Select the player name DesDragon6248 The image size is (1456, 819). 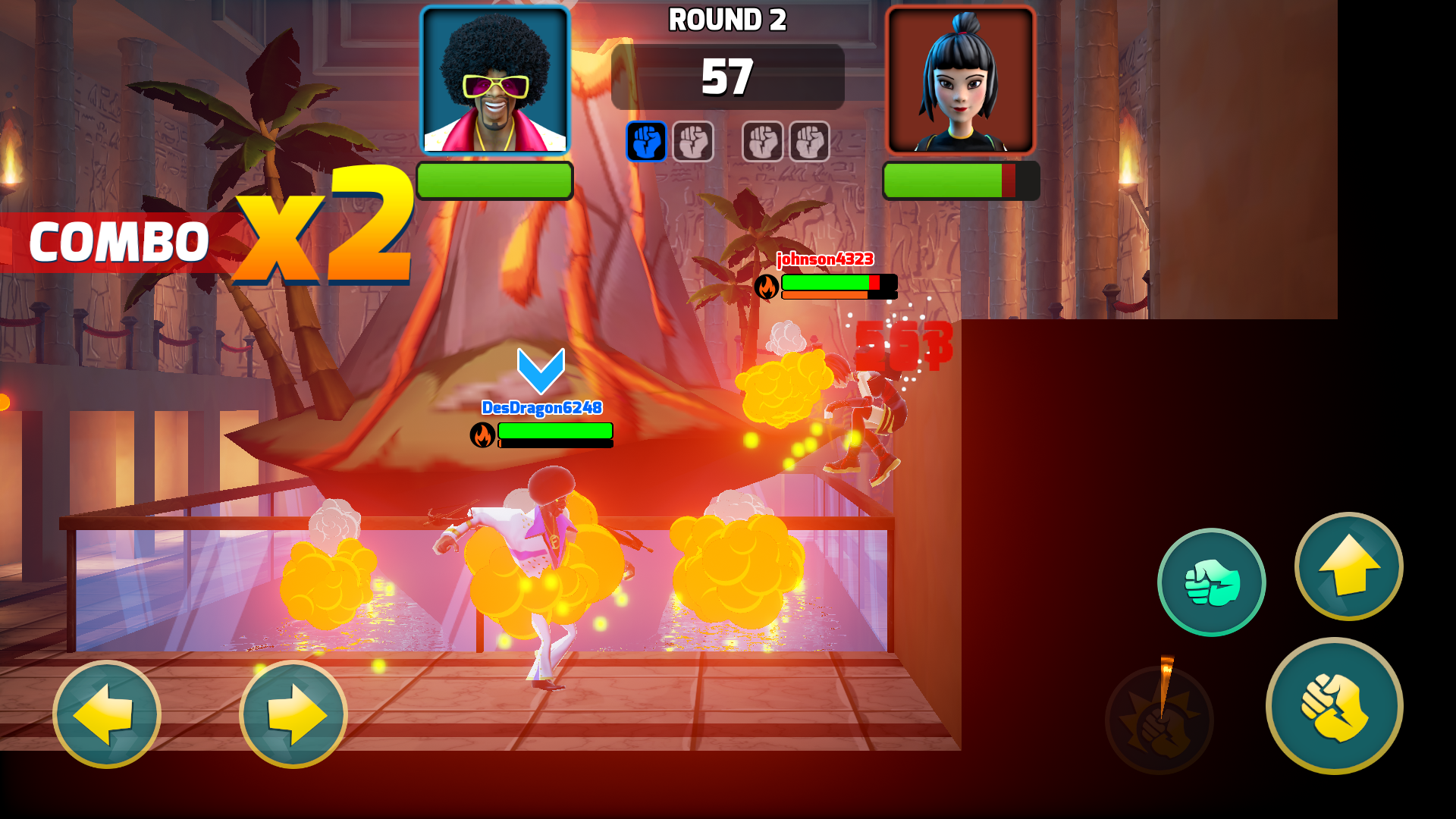coord(541,407)
